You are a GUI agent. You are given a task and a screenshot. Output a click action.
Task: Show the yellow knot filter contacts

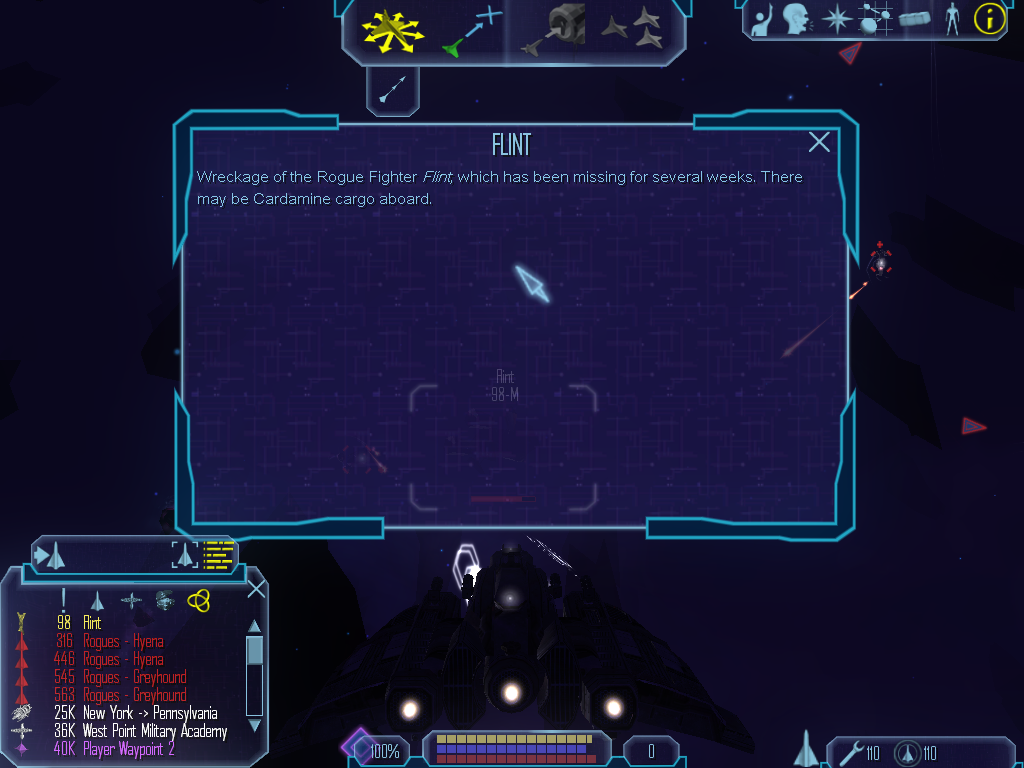pyautogui.click(x=198, y=599)
